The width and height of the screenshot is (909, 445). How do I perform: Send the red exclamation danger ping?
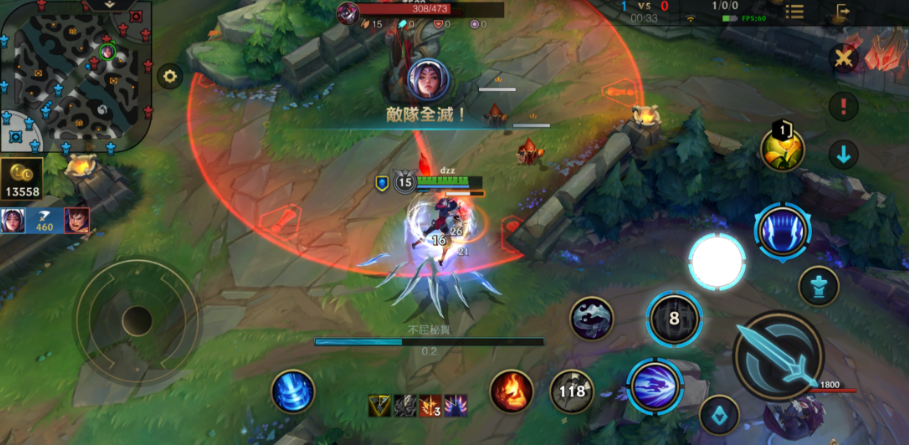coord(845,106)
